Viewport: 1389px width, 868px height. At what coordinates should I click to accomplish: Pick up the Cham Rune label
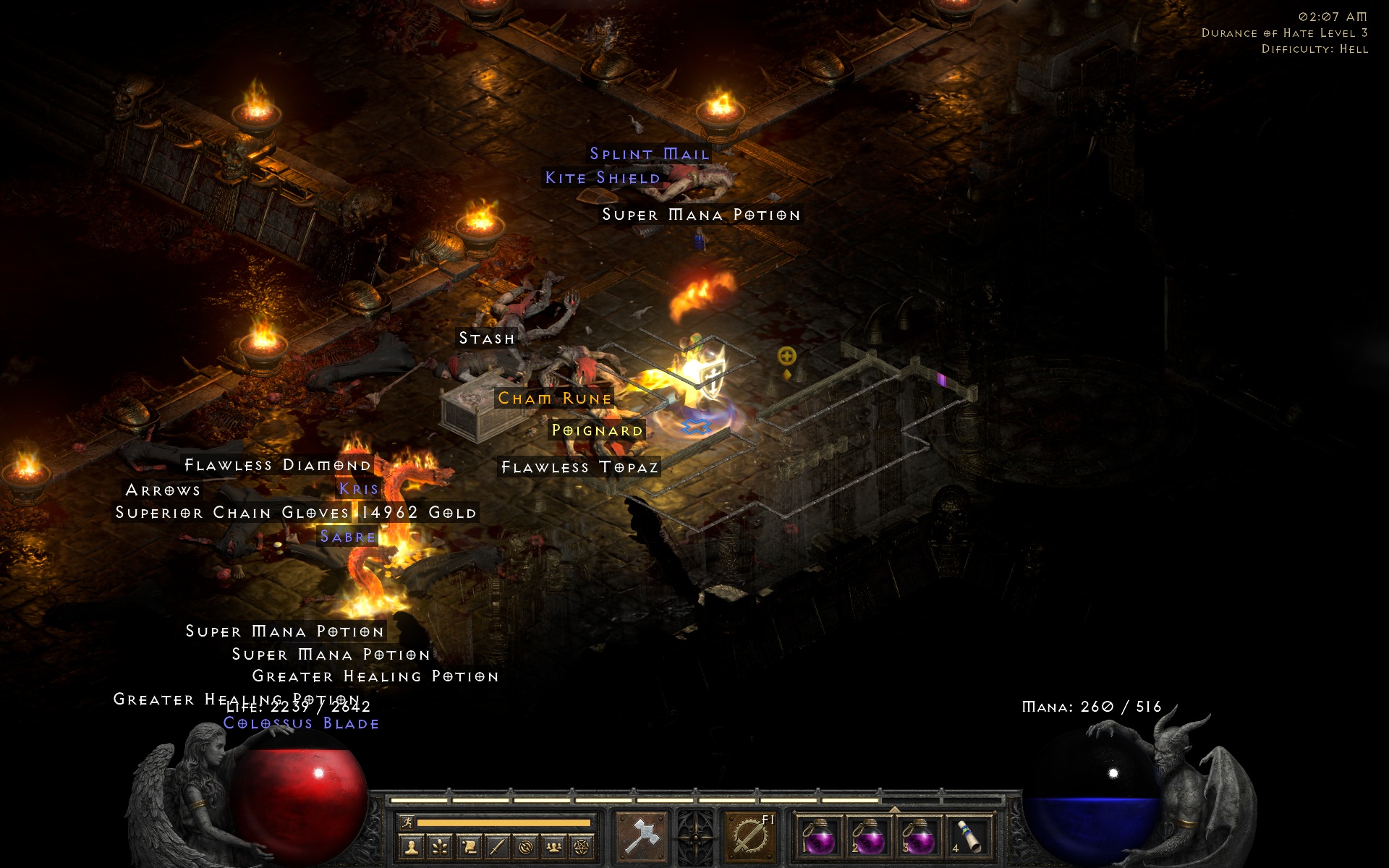click(x=555, y=399)
